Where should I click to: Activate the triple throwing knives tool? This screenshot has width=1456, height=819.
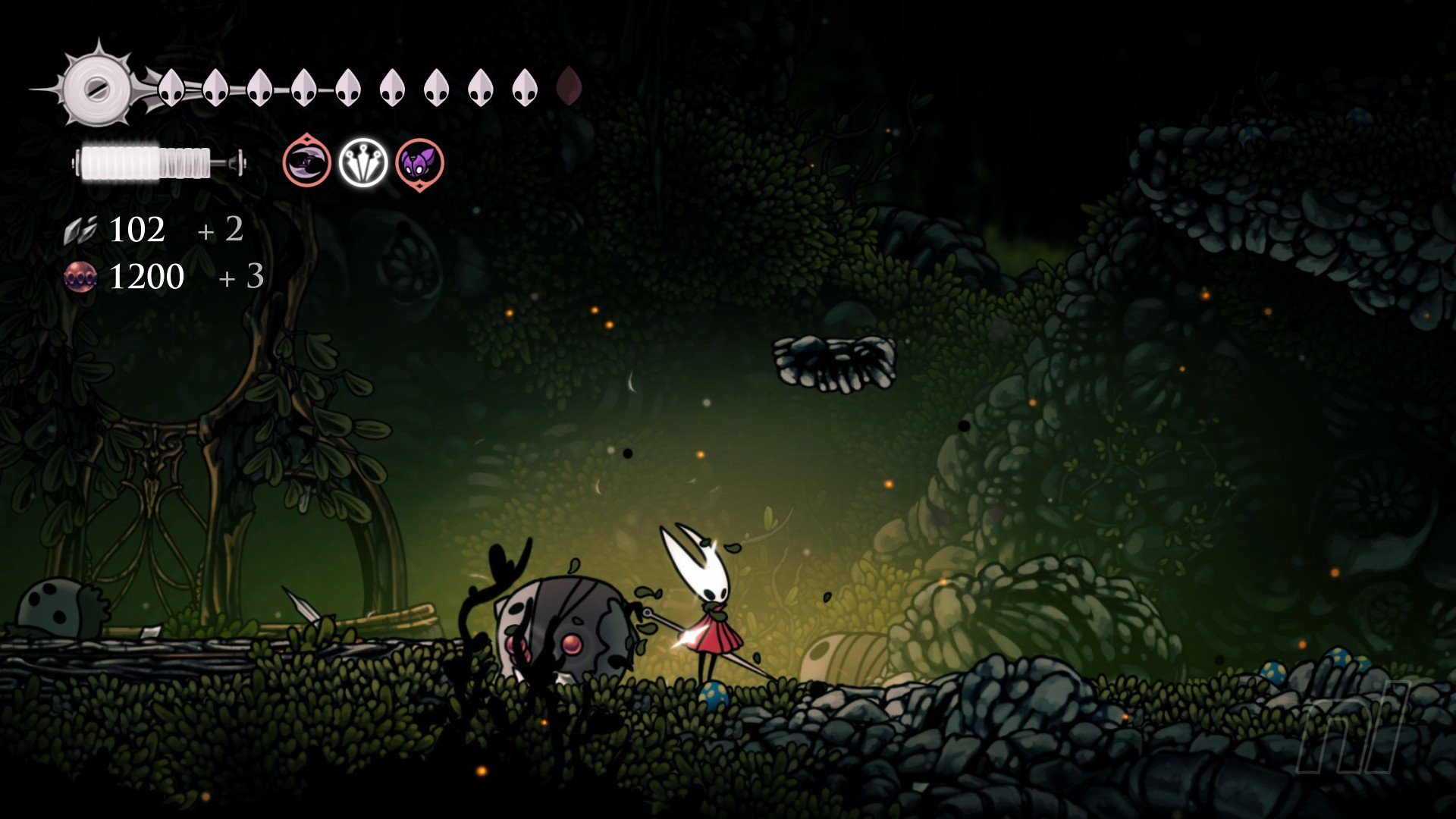coord(363,162)
